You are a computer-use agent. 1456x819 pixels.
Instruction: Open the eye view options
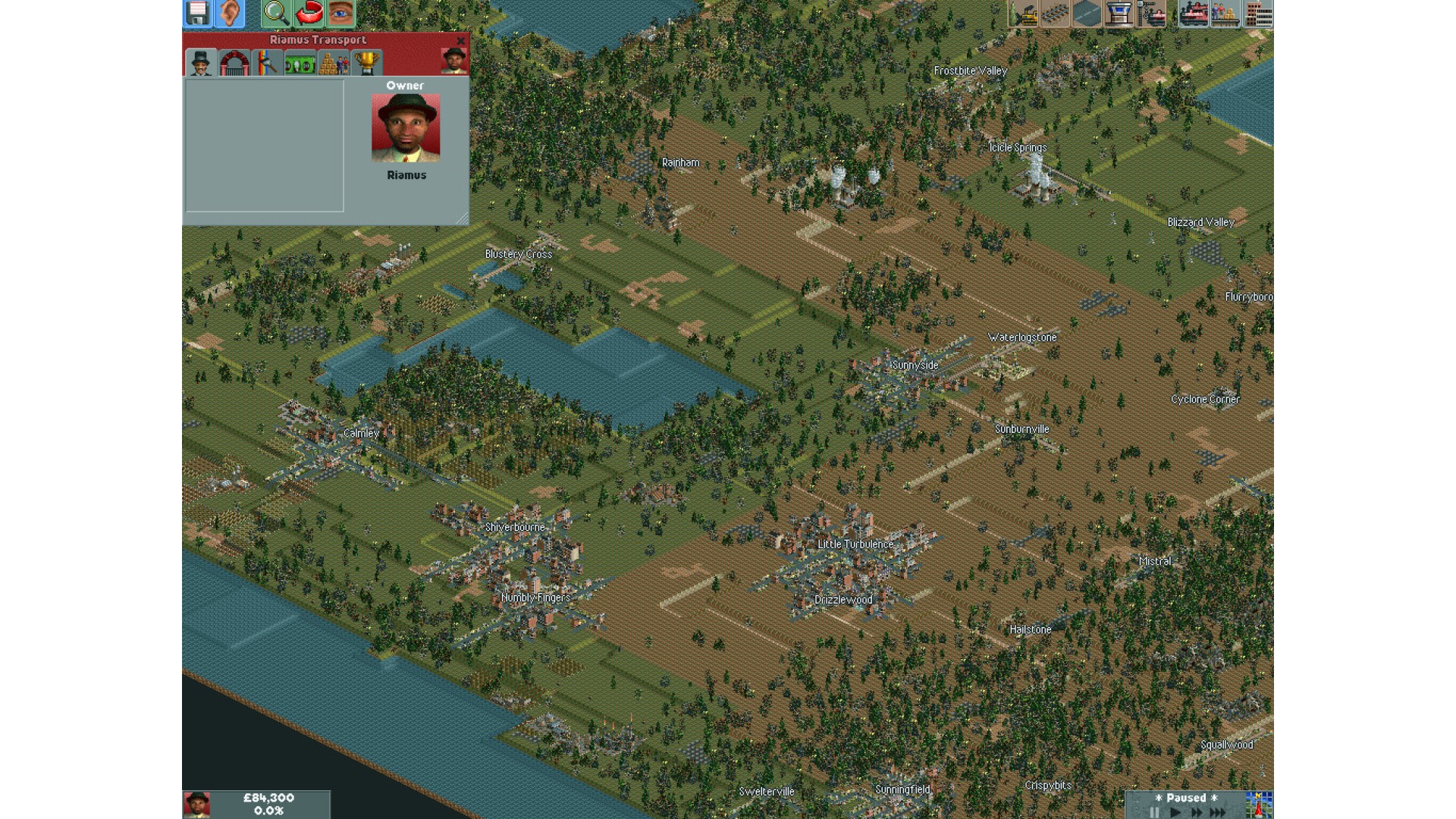pyautogui.click(x=340, y=13)
